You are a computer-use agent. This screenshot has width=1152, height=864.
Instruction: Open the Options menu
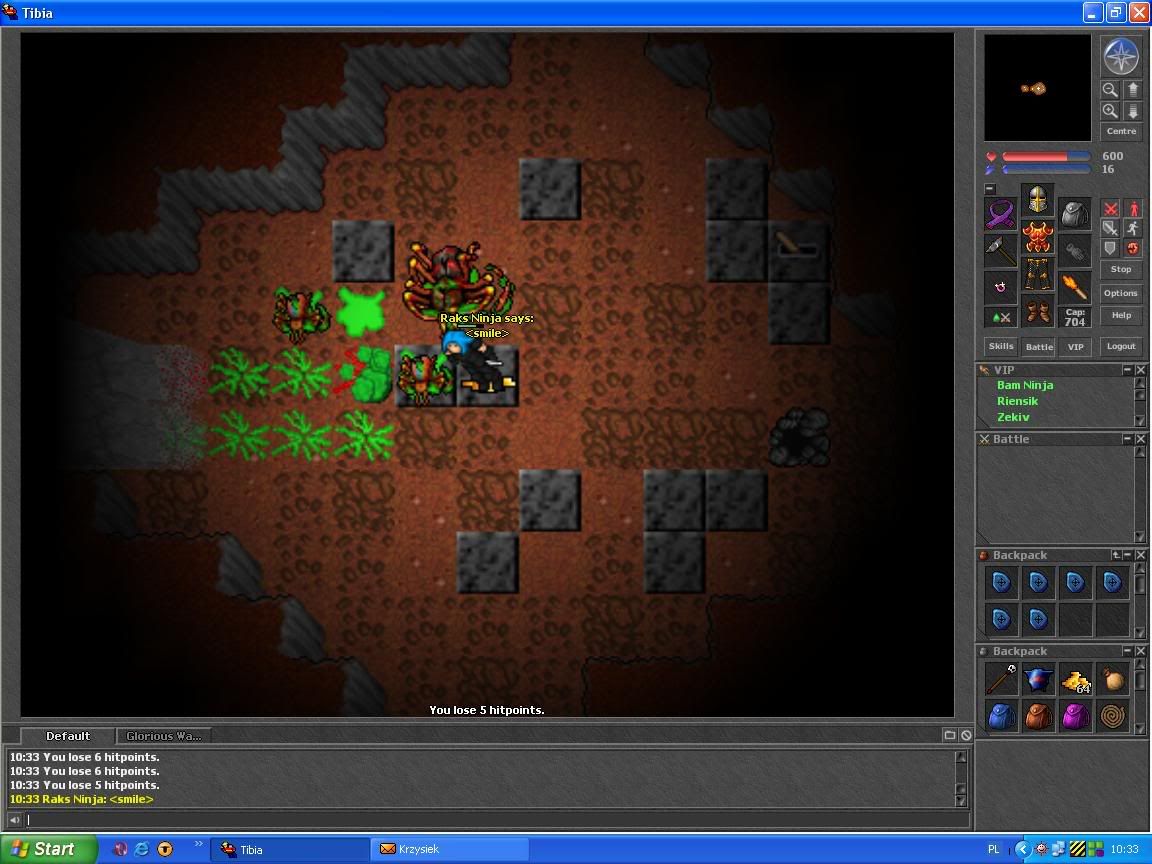[1121, 293]
